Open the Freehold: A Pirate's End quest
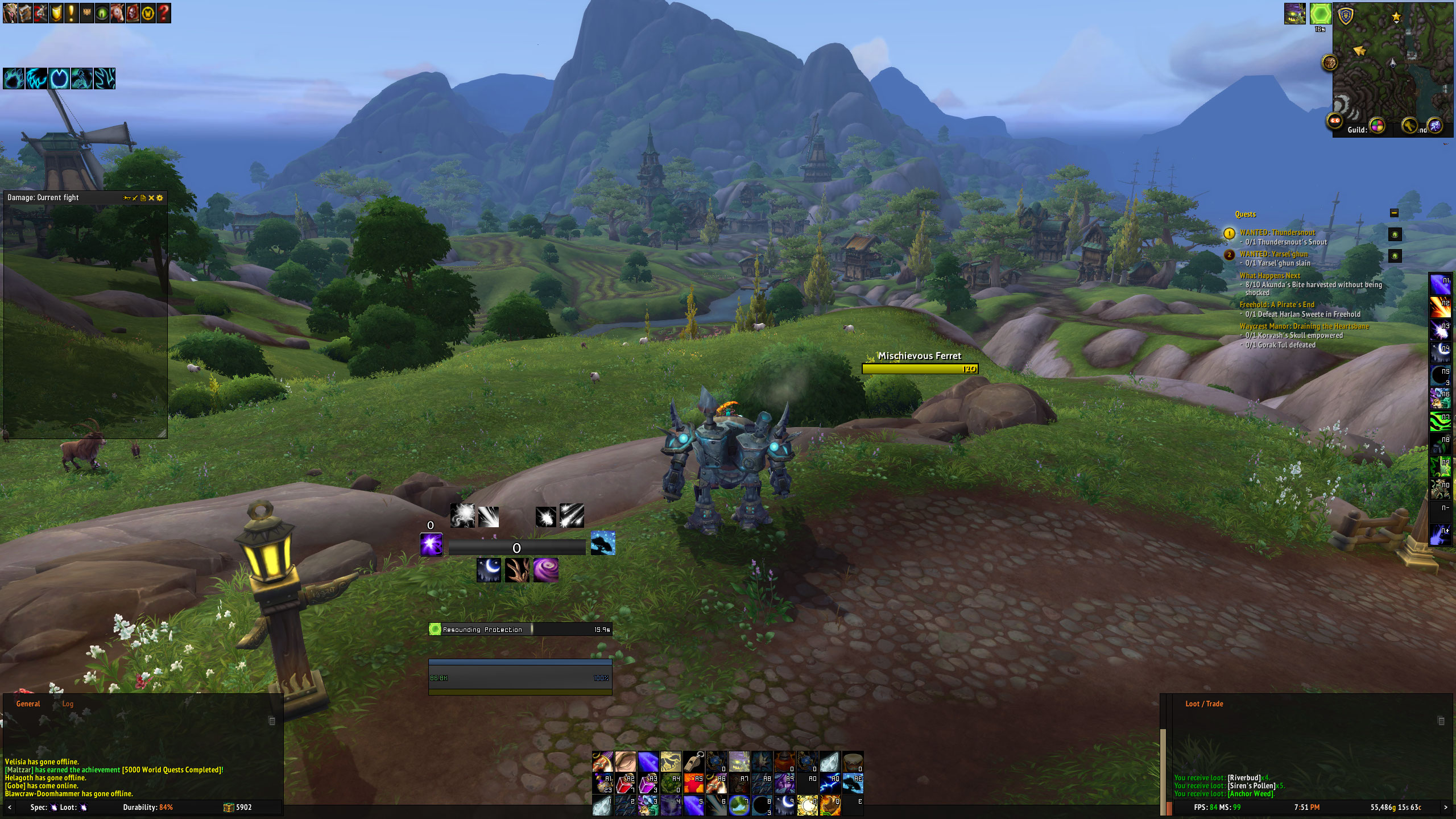 [x=1277, y=305]
